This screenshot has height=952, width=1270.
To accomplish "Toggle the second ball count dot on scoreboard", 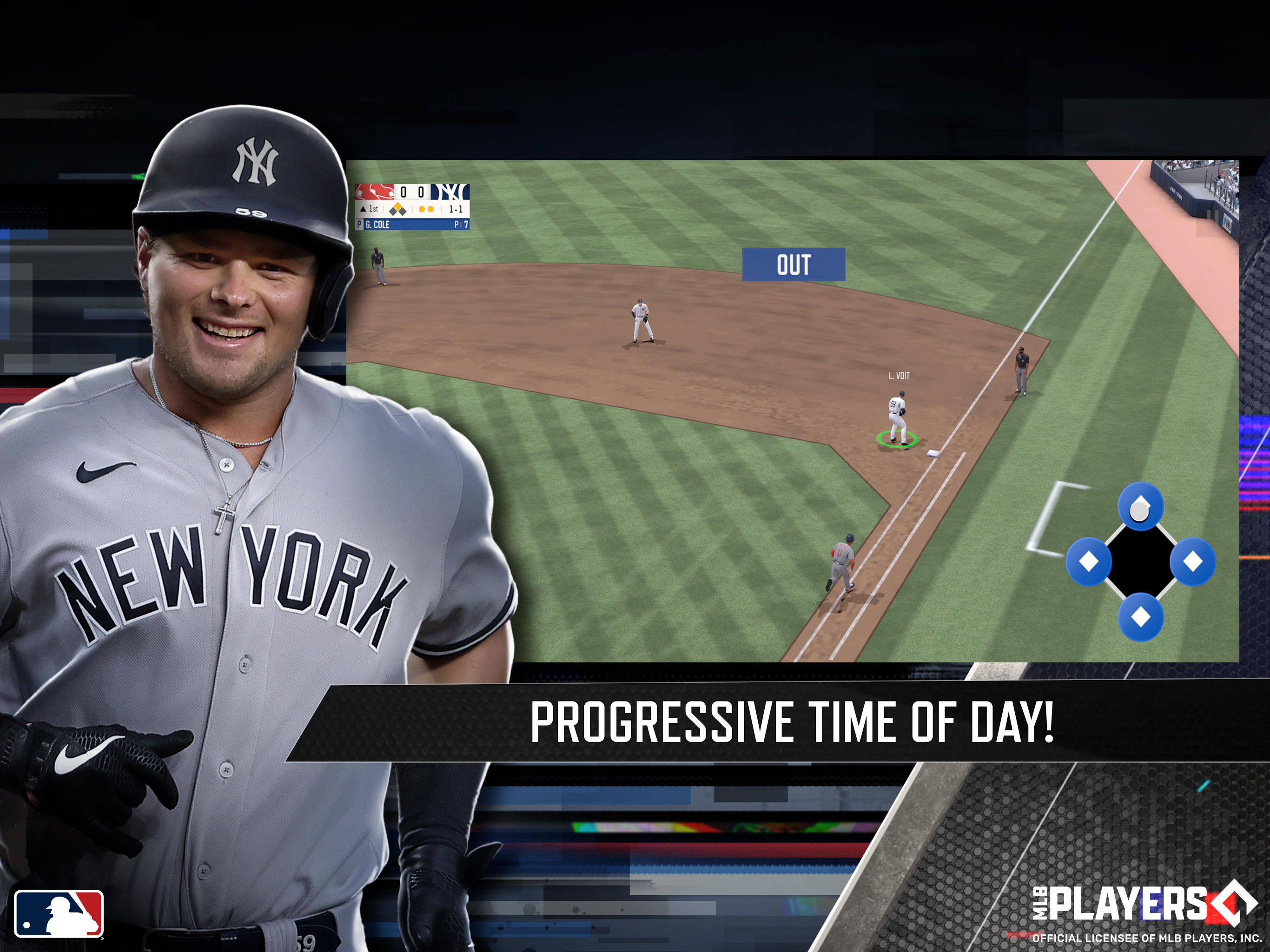I will [430, 210].
